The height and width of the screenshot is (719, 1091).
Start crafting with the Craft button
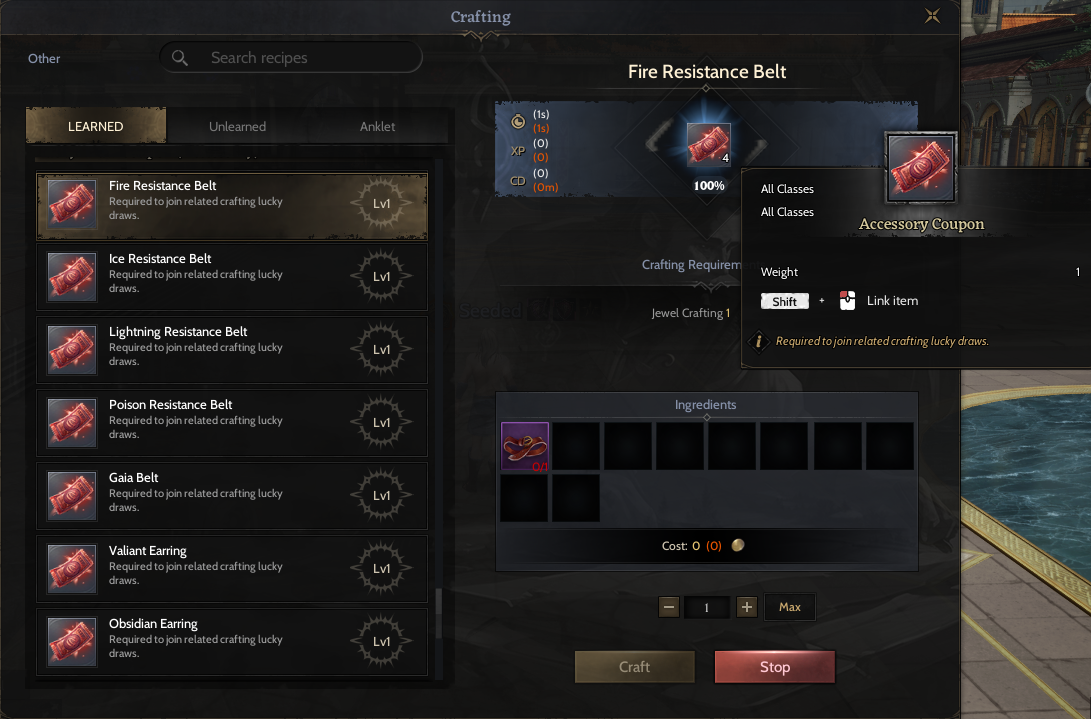click(634, 667)
